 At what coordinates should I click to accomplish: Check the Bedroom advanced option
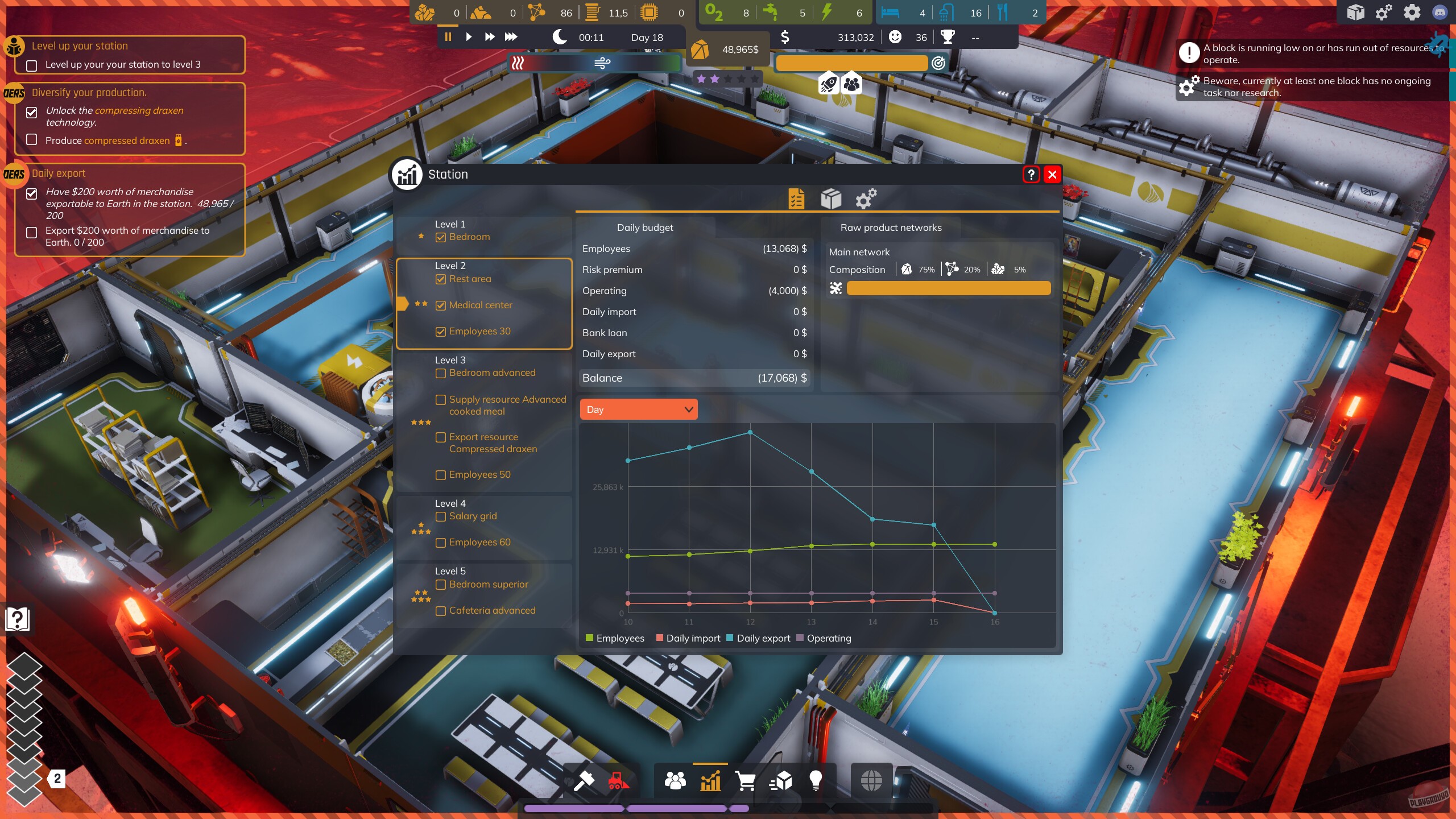tap(440, 373)
